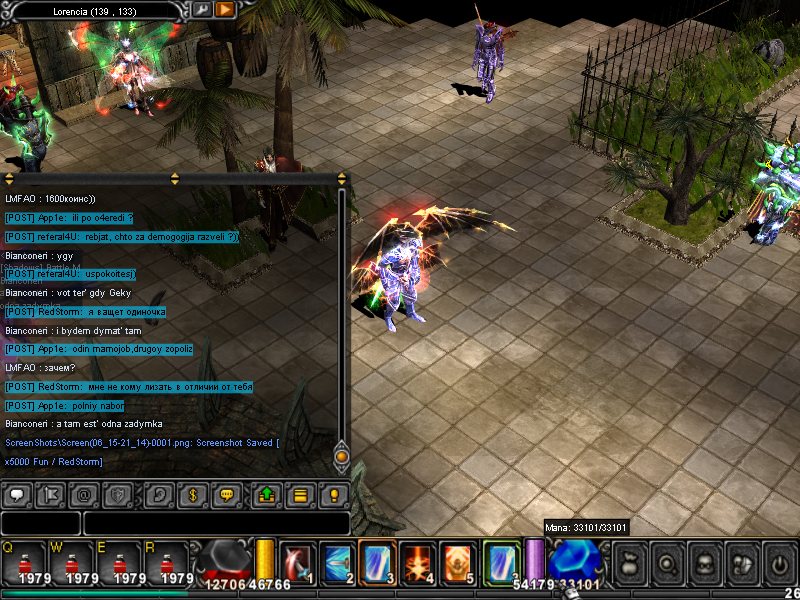Select the Q potion slot
Screen dimensions: 800x600
click(22, 563)
